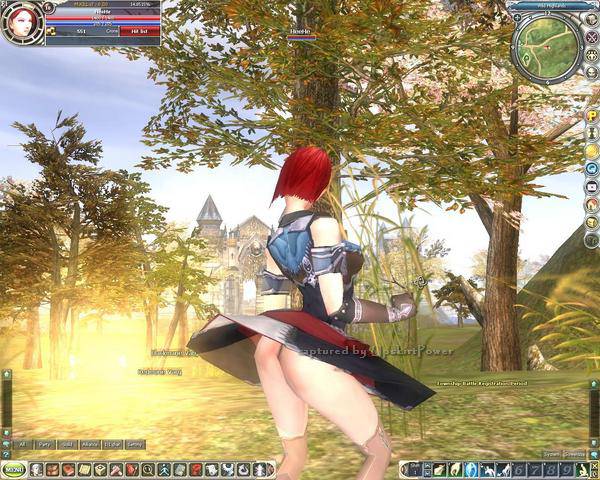Open the chat Setting tab
Image resolution: width=600 pixels, height=480 pixels.
tap(135, 443)
